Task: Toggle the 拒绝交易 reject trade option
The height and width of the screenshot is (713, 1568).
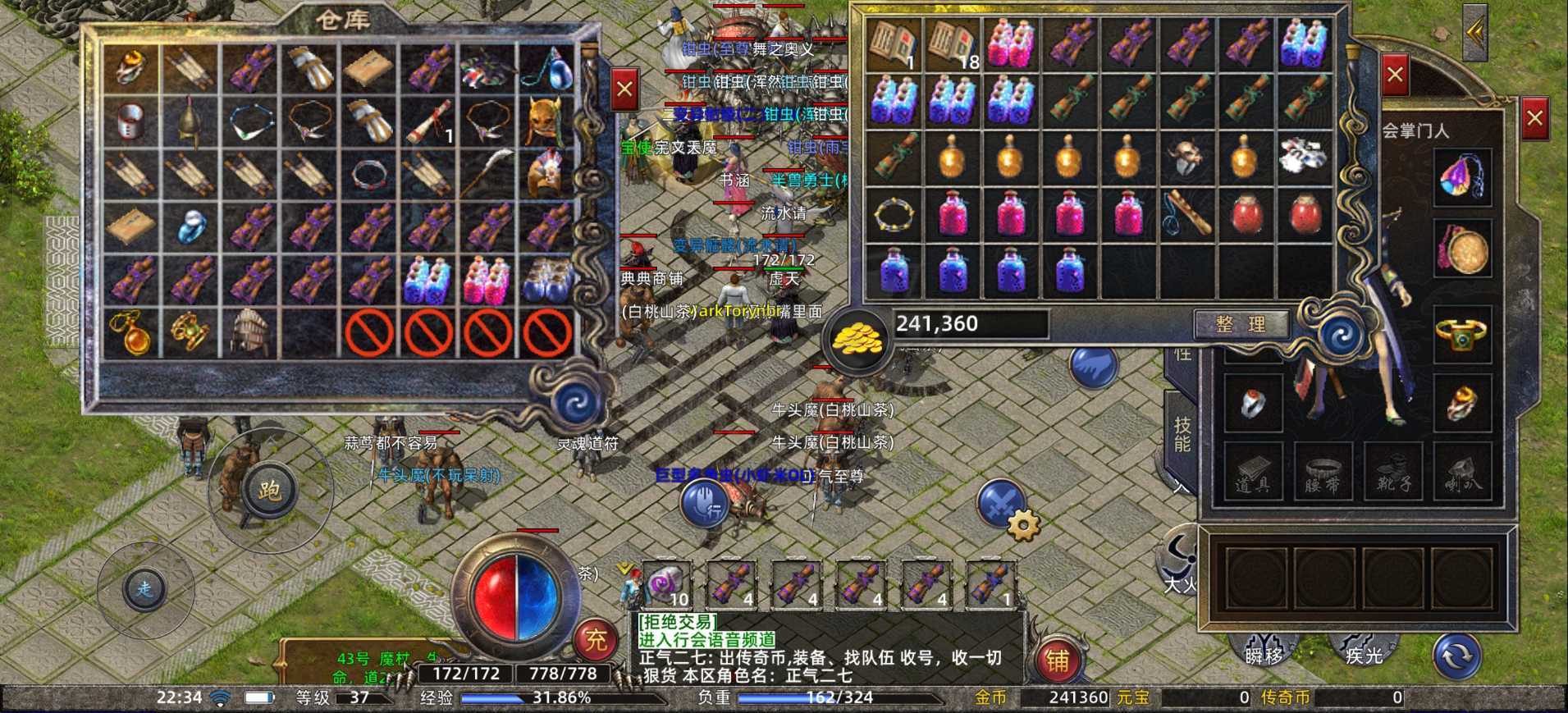Action: click(678, 623)
